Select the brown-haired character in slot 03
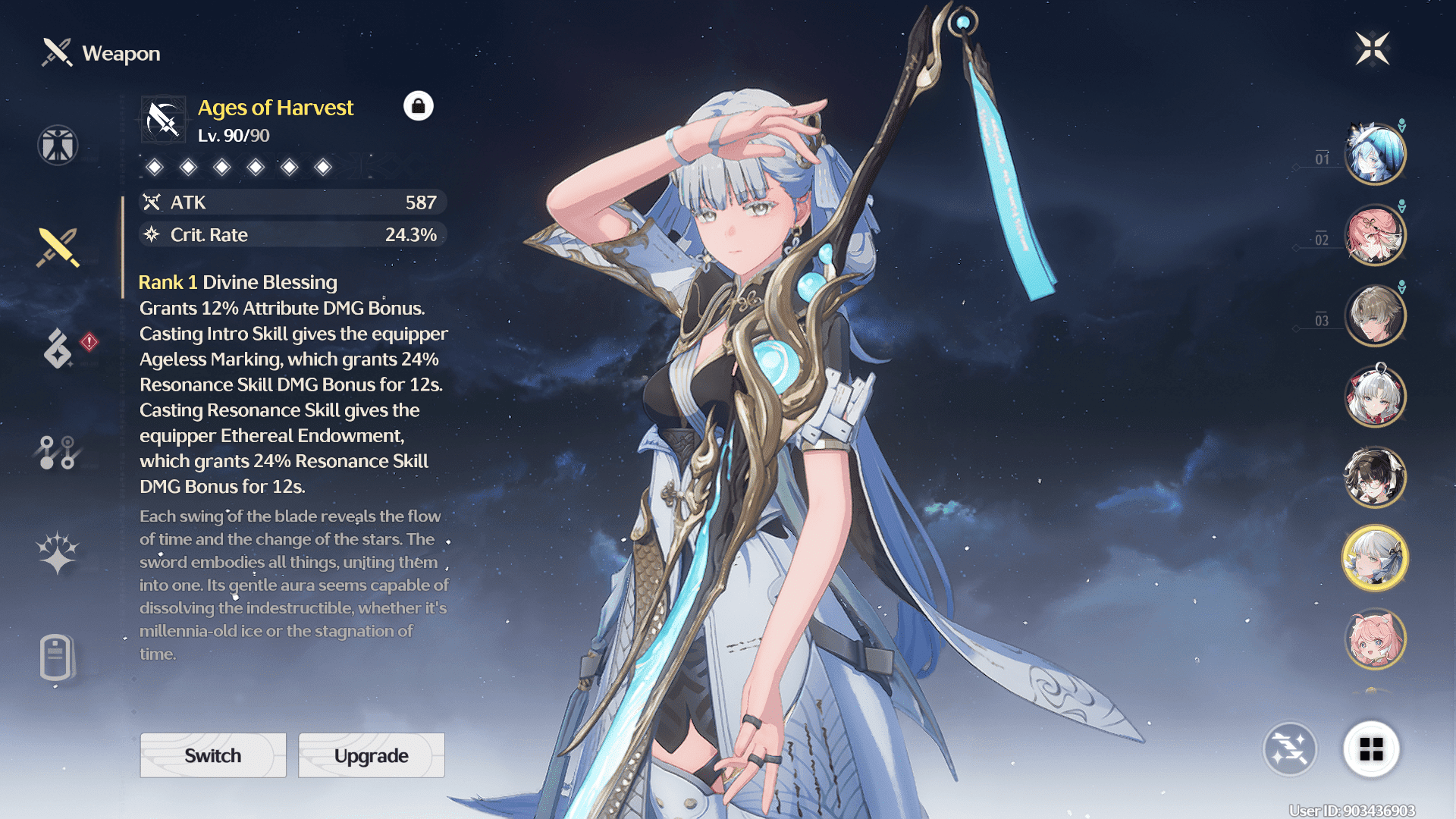The width and height of the screenshot is (1456, 819). coord(1375,315)
